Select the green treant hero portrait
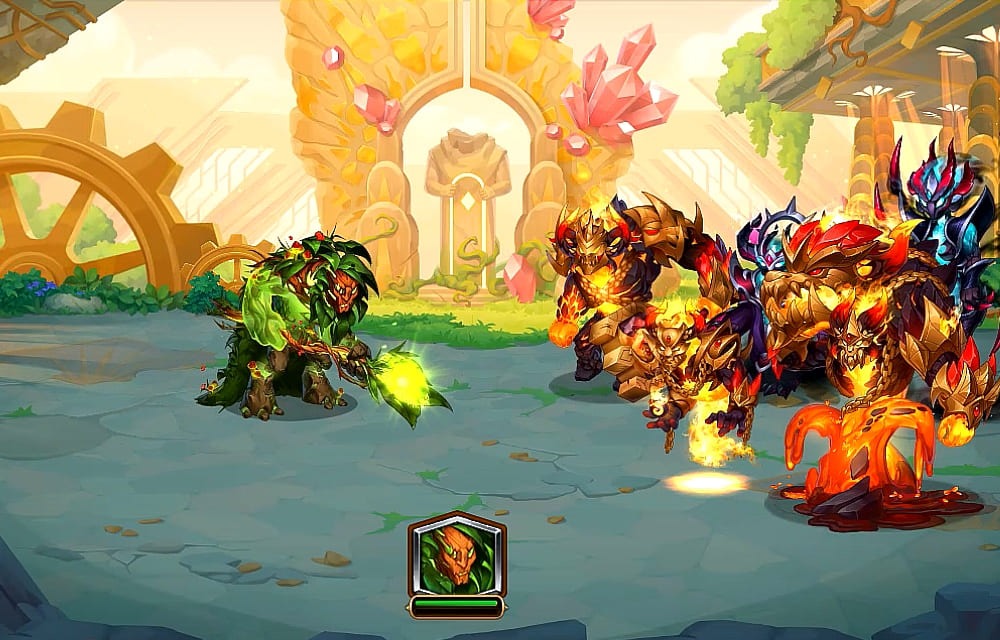The height and width of the screenshot is (640, 1000). point(456,556)
